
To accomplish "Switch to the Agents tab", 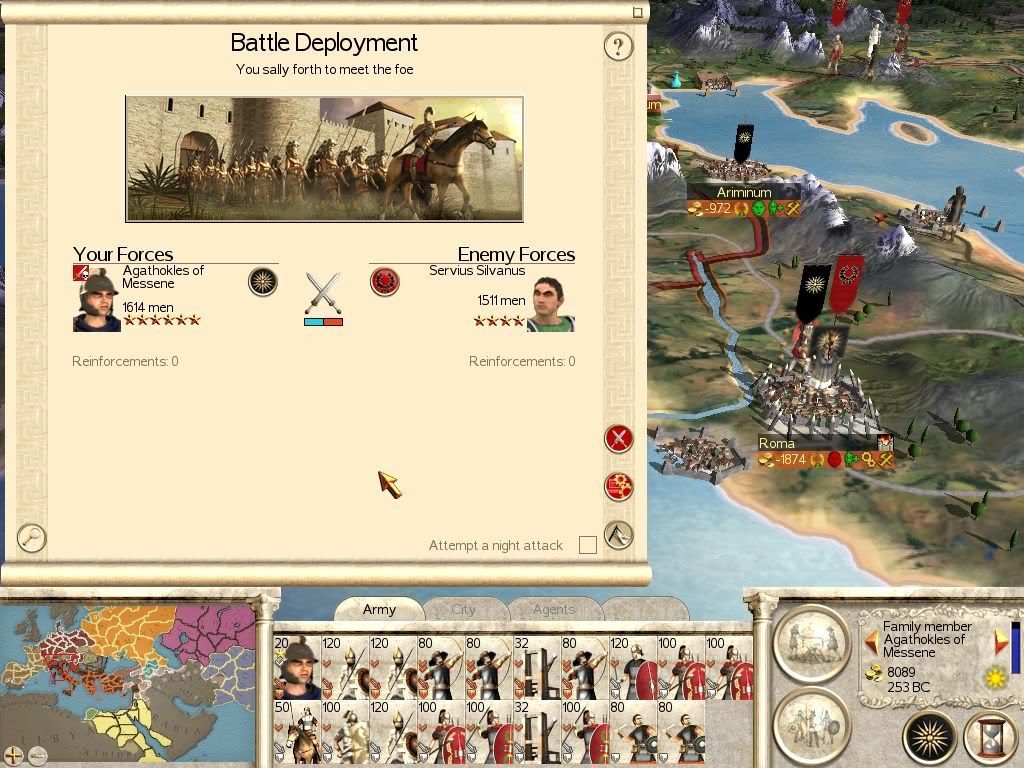I will point(553,609).
